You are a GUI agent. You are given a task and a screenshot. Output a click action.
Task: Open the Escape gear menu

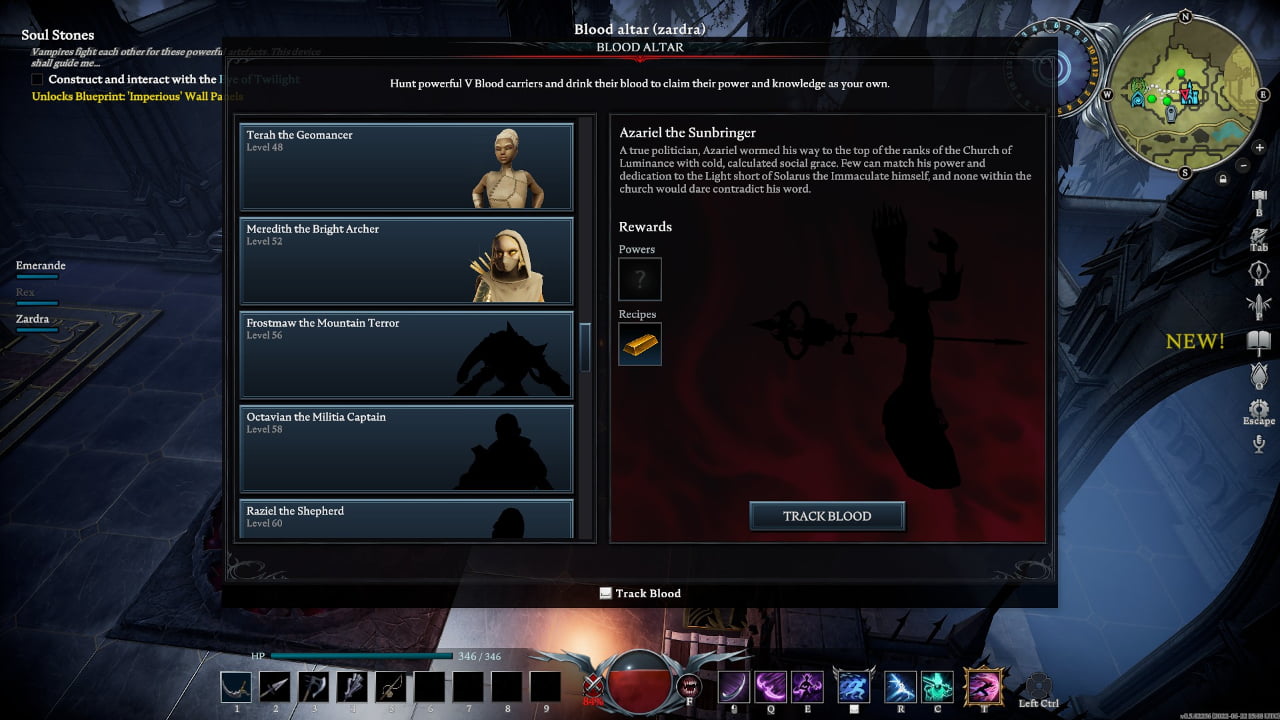1258,408
